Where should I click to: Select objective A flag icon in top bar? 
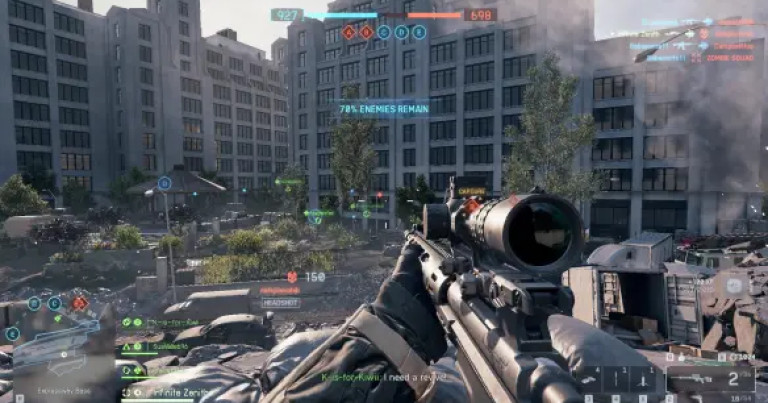tap(349, 32)
